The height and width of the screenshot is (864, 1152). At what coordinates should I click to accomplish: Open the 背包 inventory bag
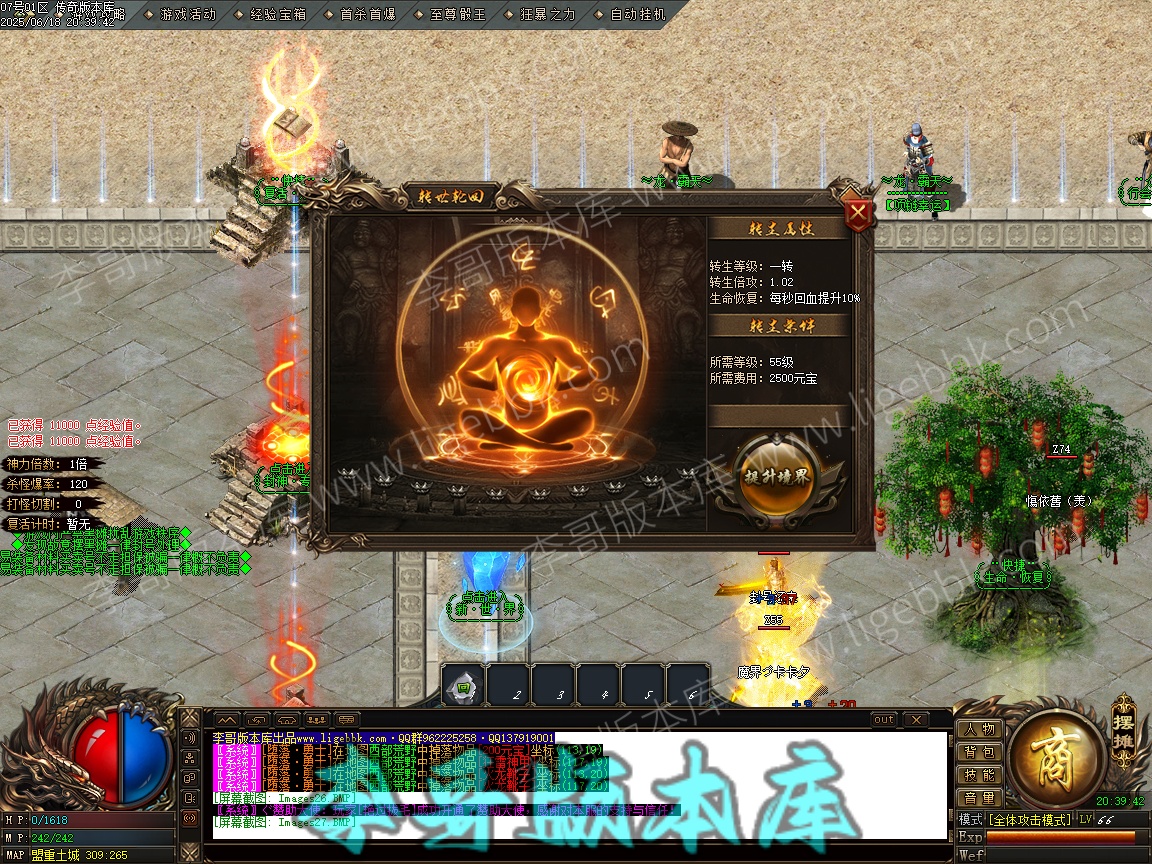click(x=980, y=752)
